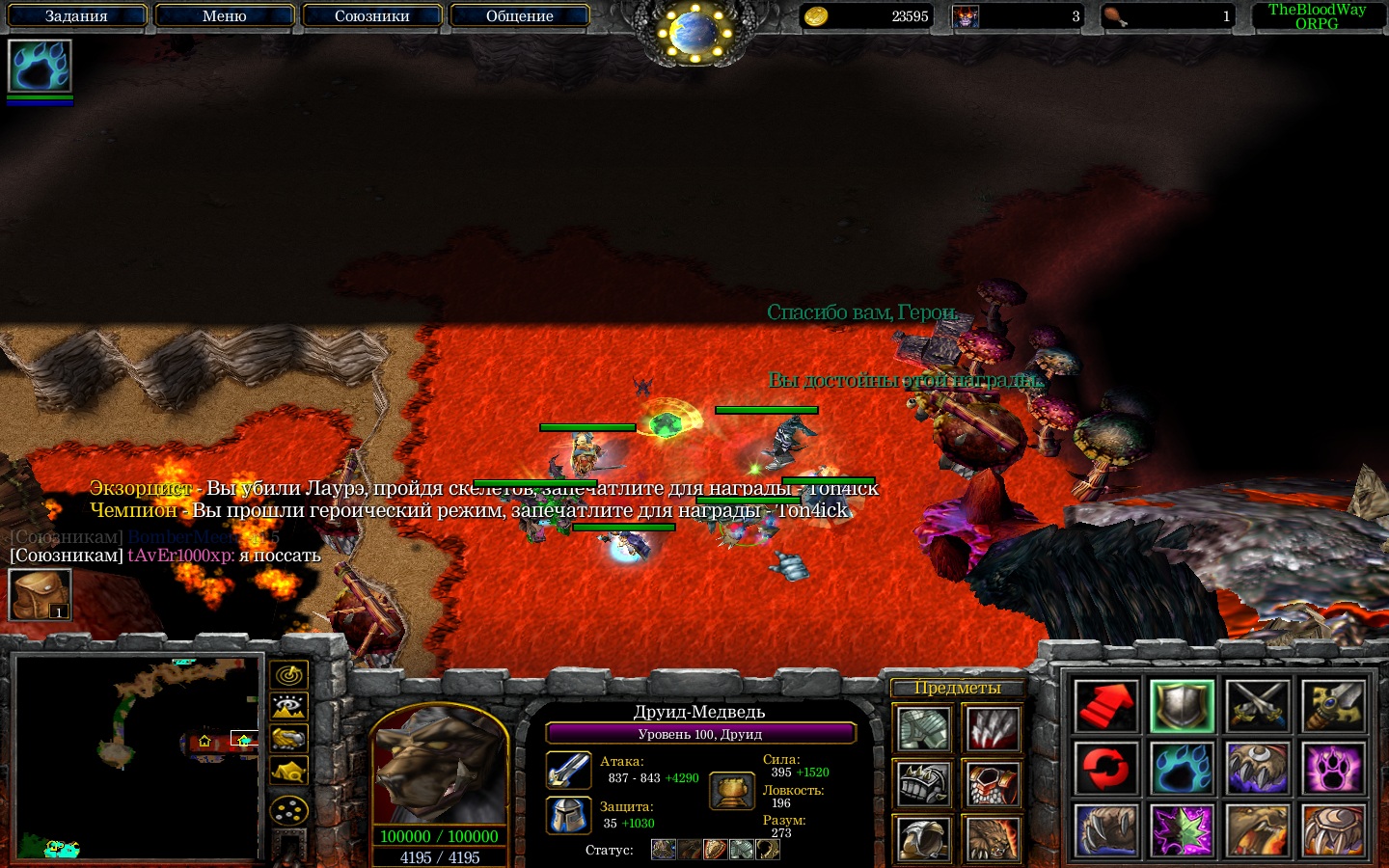Image resolution: width=1389 pixels, height=868 pixels.
Task: Select the crossed swords Attack command
Action: coord(1258,706)
